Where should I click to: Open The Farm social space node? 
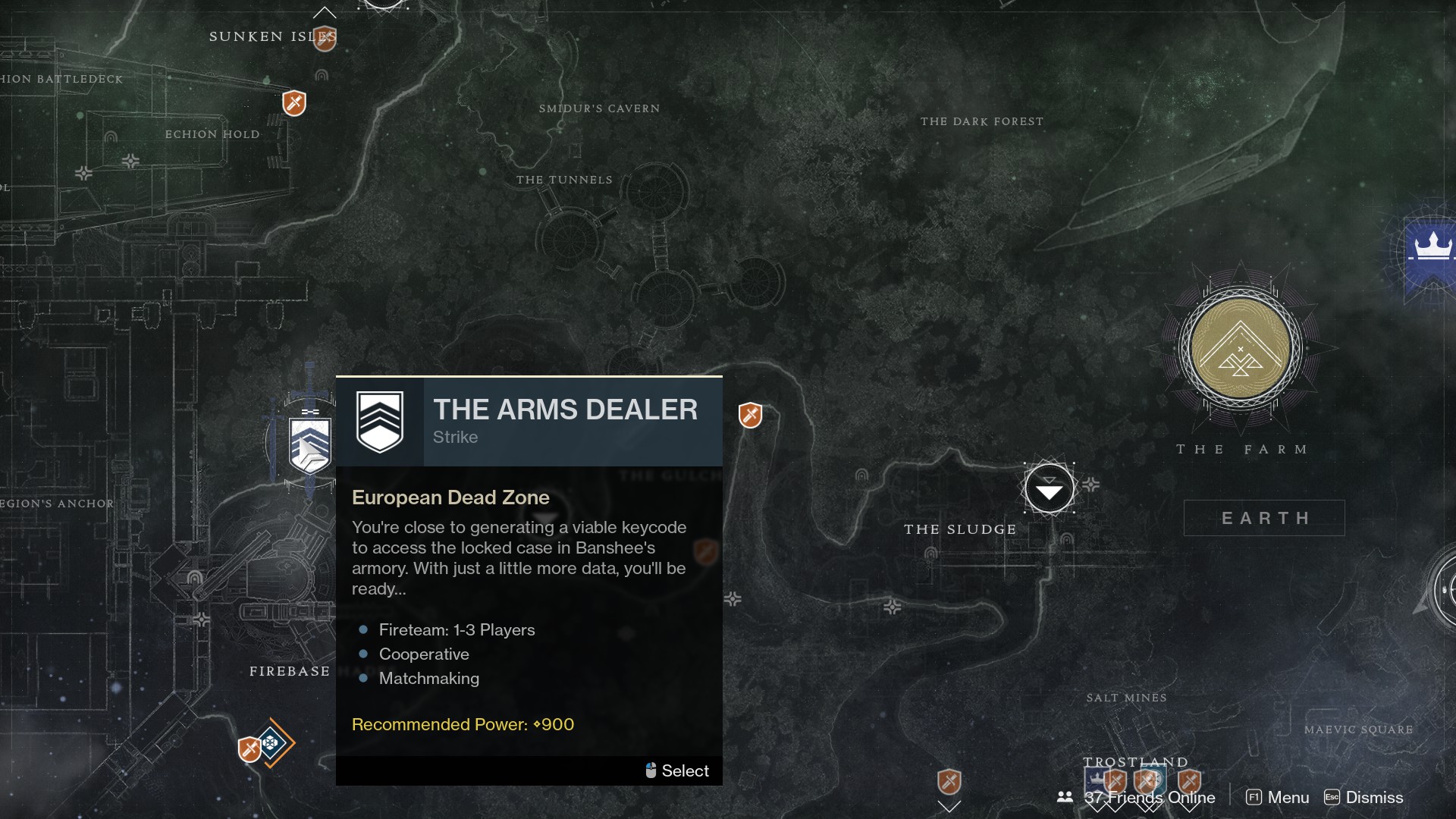[1240, 349]
